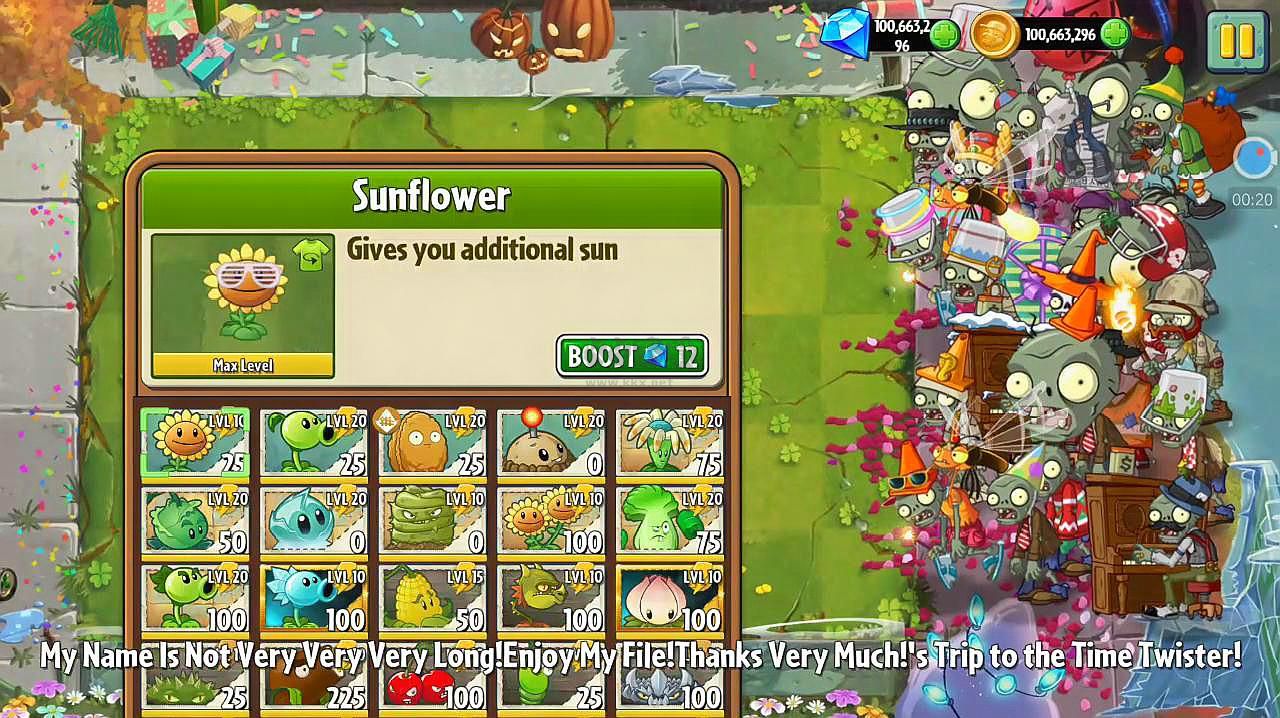
Task: Pick the Wall-nut seed packet
Action: pyautogui.click(x=432, y=442)
